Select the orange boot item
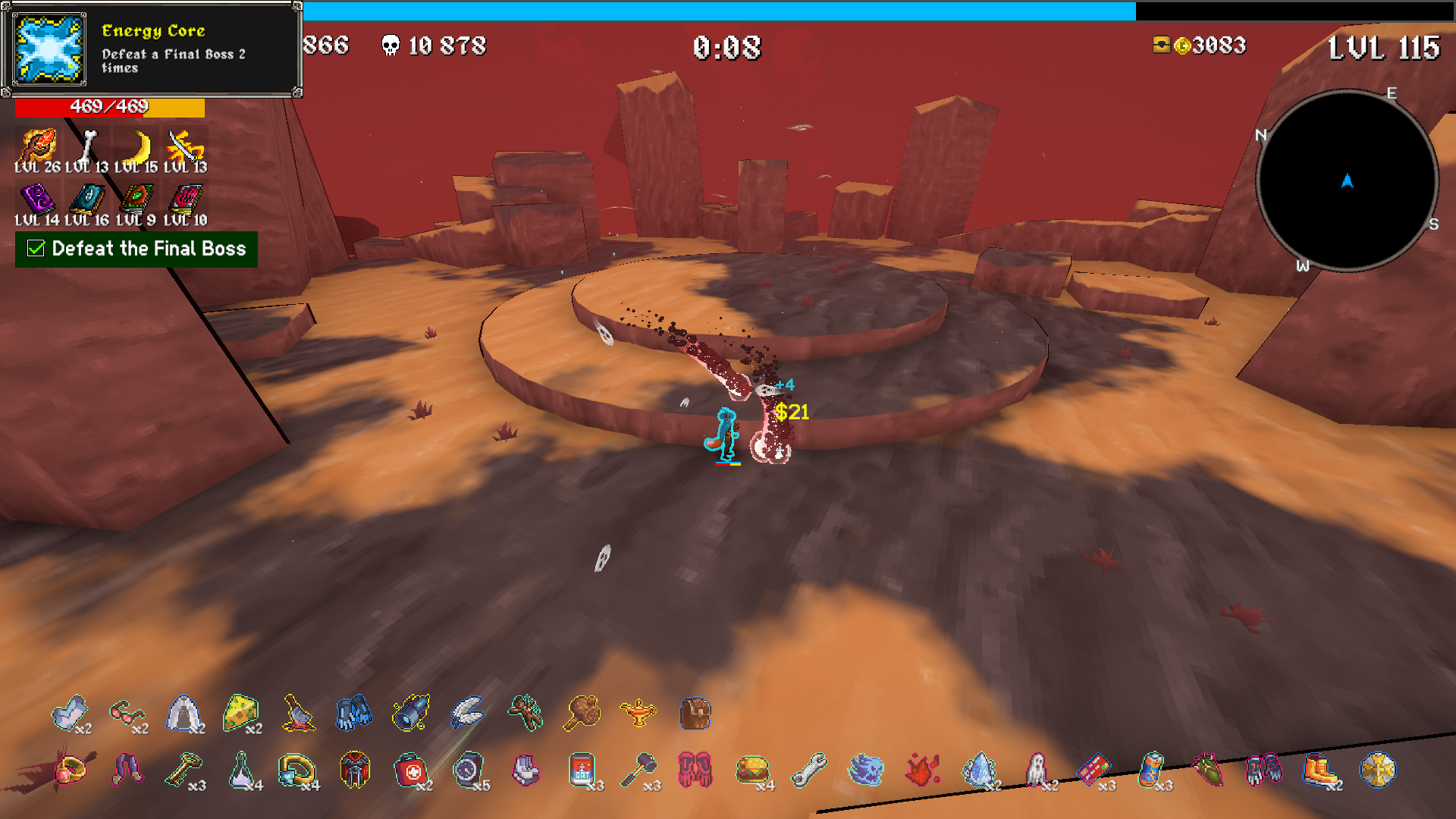1456x819 pixels. [1319, 770]
